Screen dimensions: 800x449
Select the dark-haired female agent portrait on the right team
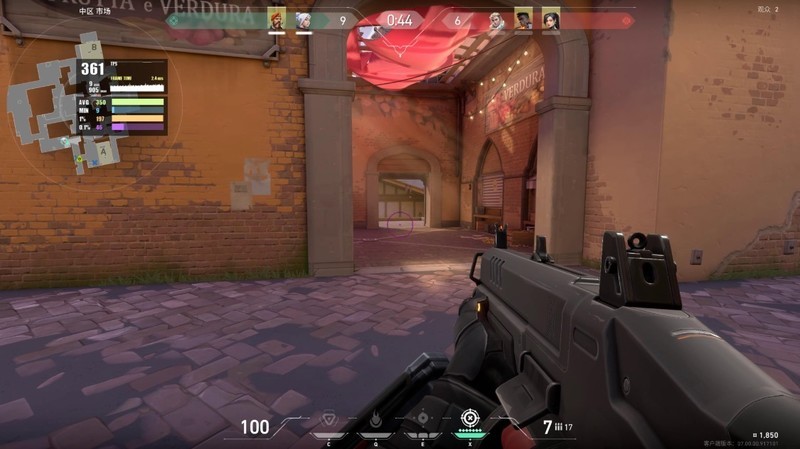(550, 19)
